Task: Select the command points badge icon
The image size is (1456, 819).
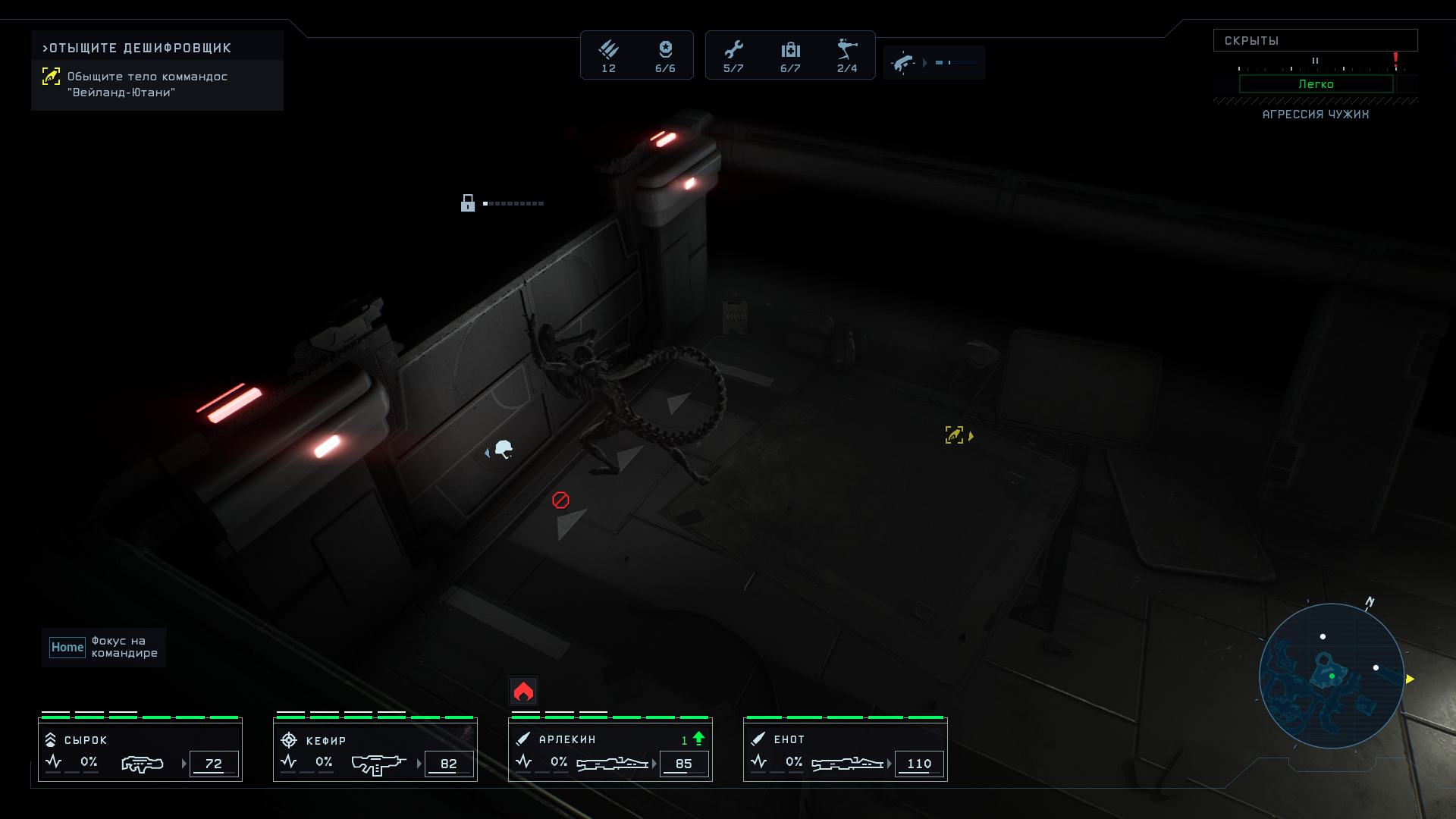Action: [x=665, y=50]
